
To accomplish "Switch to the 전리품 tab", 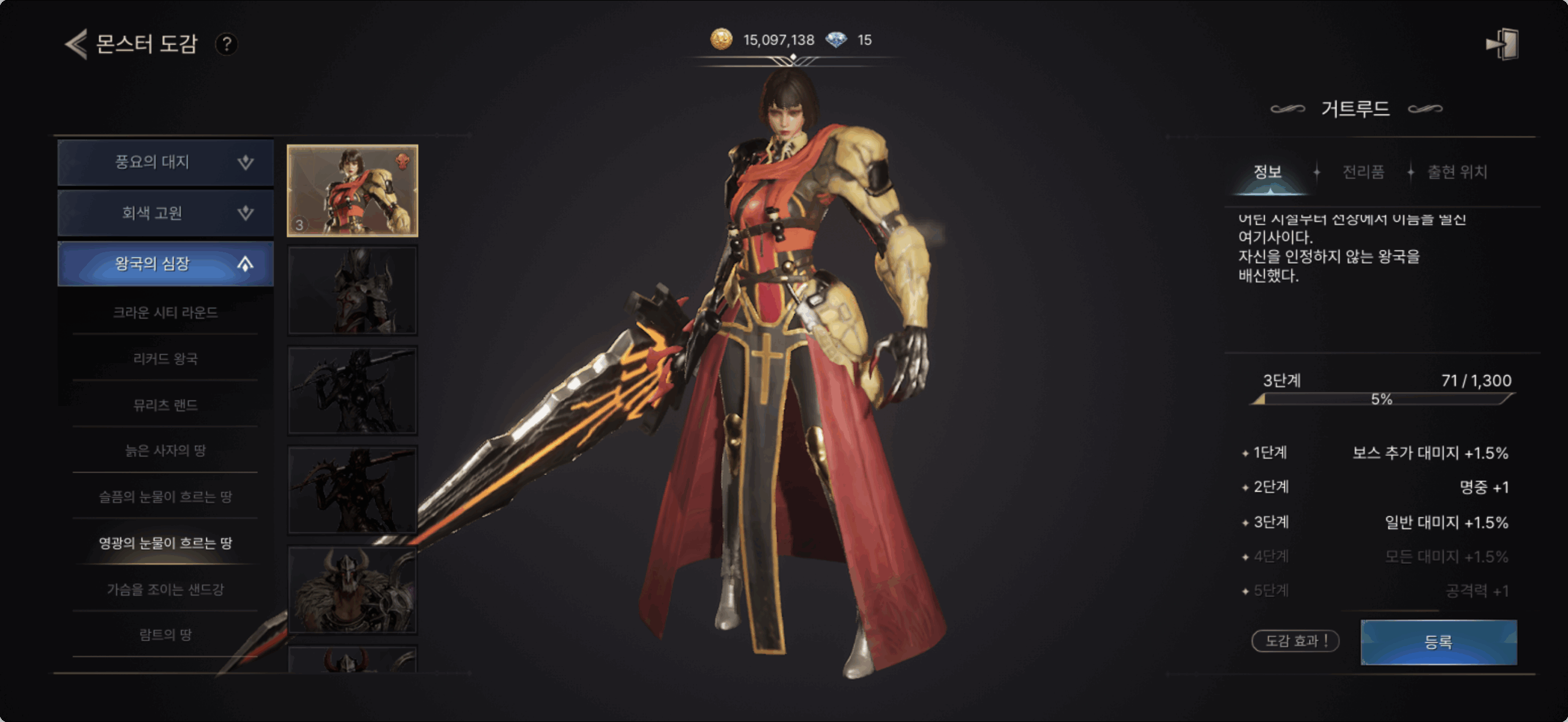I will 1363,172.
